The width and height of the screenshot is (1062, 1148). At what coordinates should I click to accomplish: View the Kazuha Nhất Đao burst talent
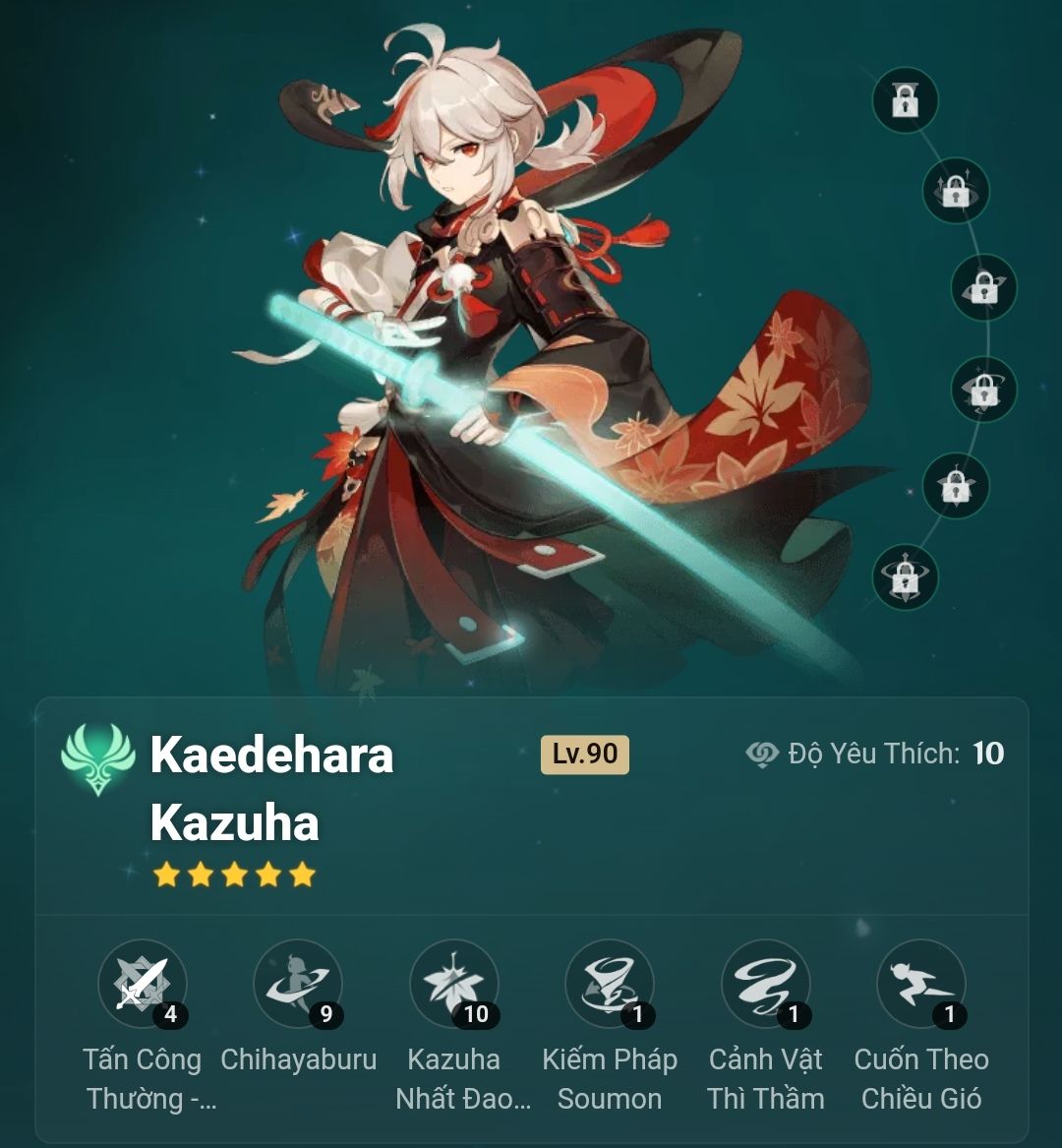tap(453, 984)
